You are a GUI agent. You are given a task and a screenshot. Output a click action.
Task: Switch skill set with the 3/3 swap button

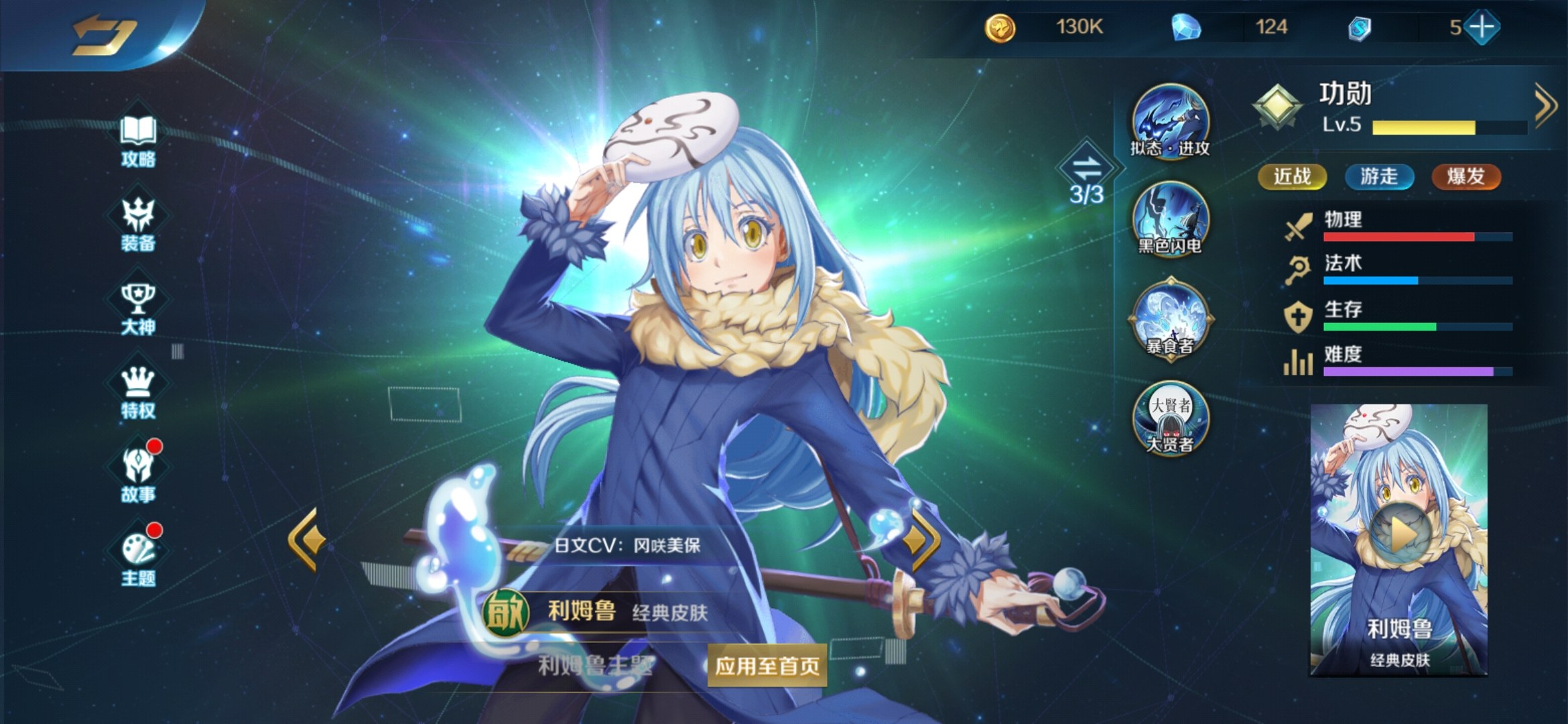[1086, 172]
